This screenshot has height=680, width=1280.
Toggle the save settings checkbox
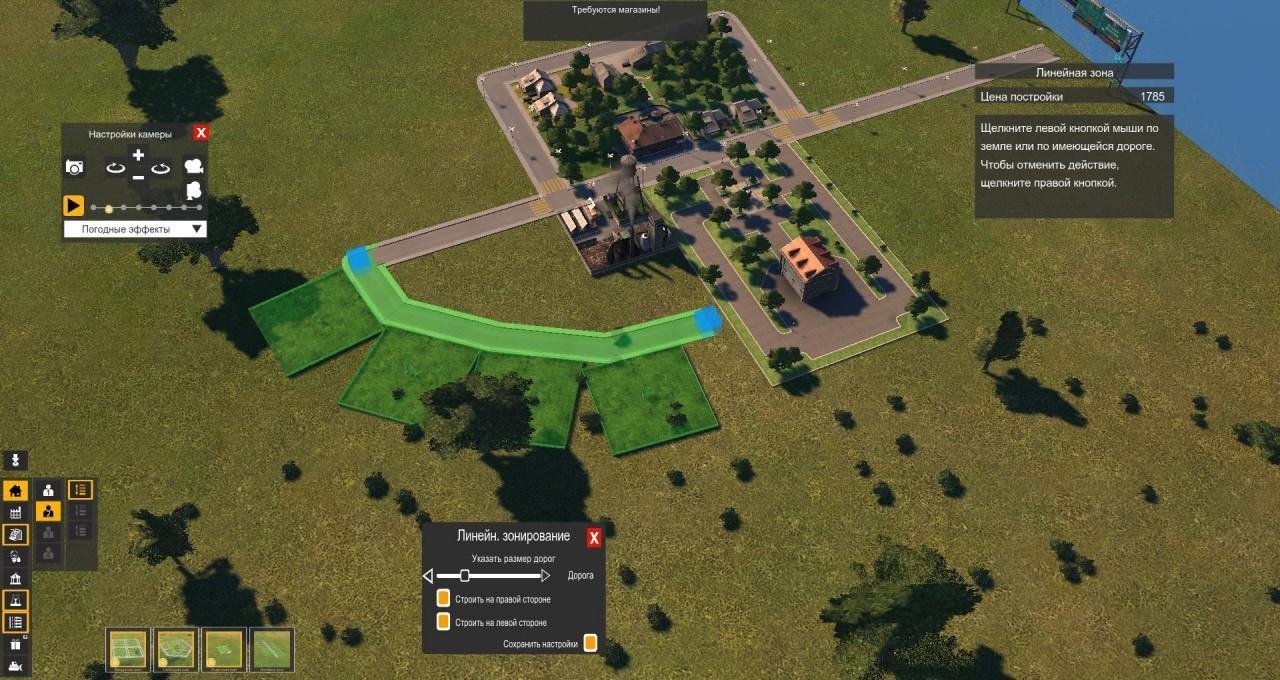pos(591,643)
